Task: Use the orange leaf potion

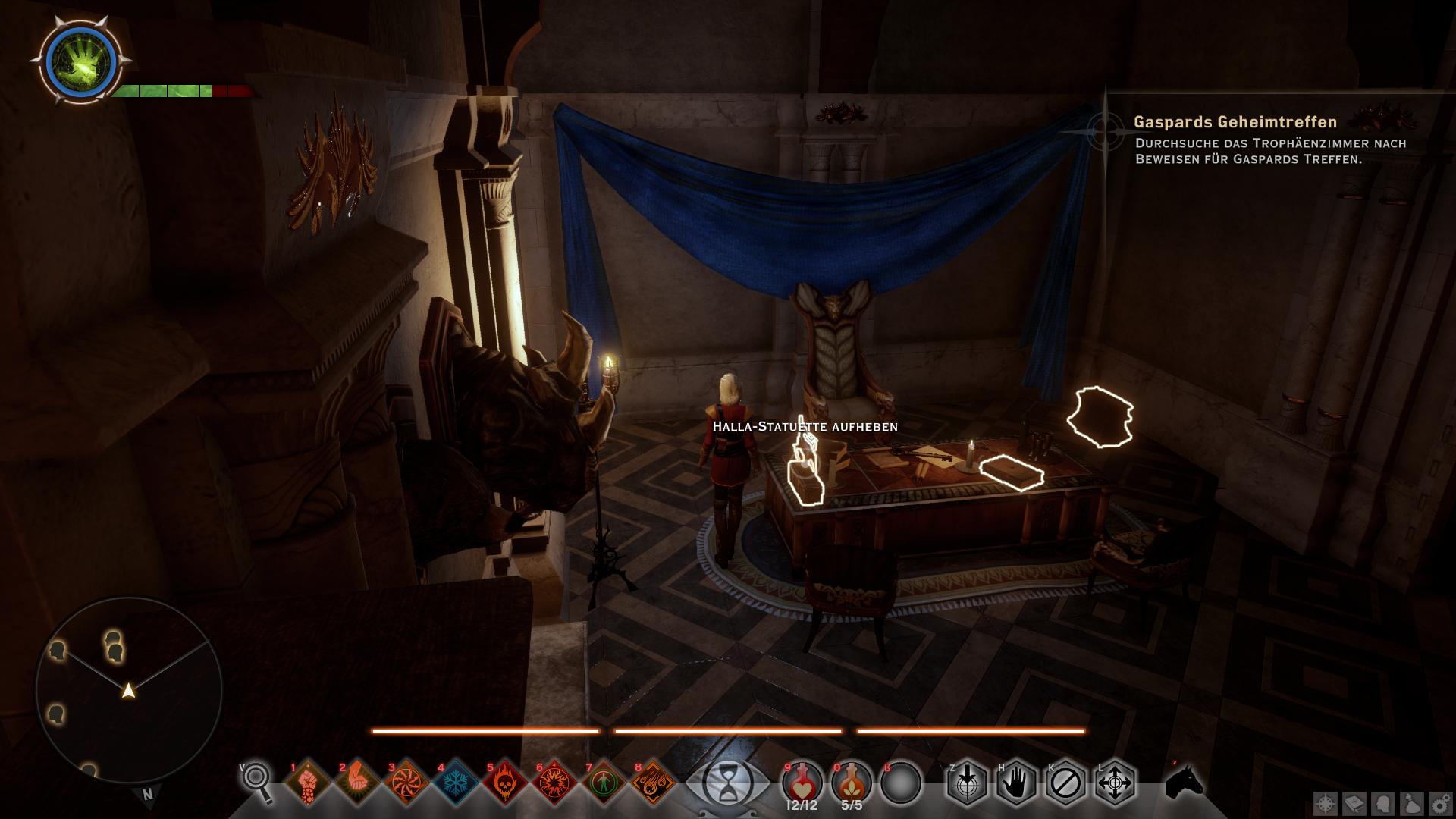Action: (x=852, y=781)
